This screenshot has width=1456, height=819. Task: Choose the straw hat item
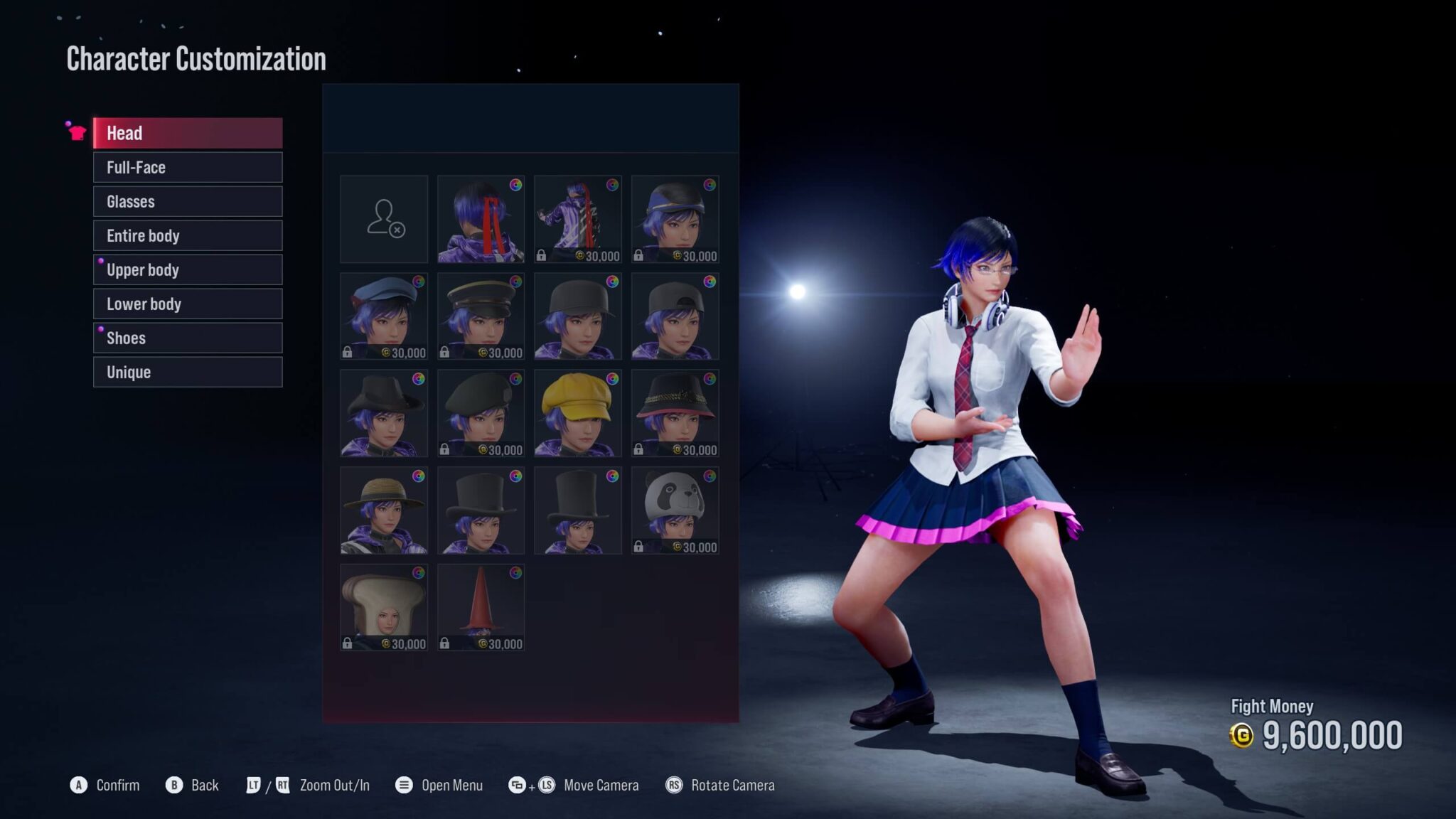pyautogui.click(x=384, y=510)
